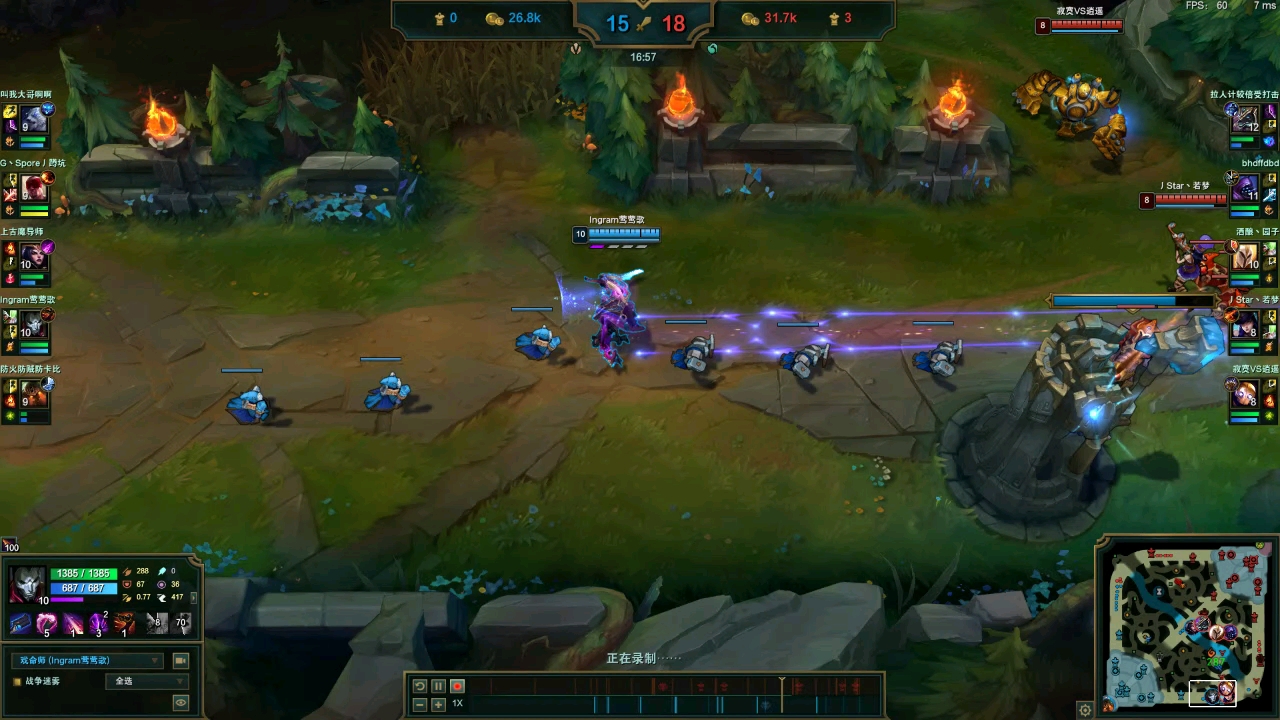Toggle the eye visibility button
This screenshot has height=720, width=1280.
tap(181, 703)
